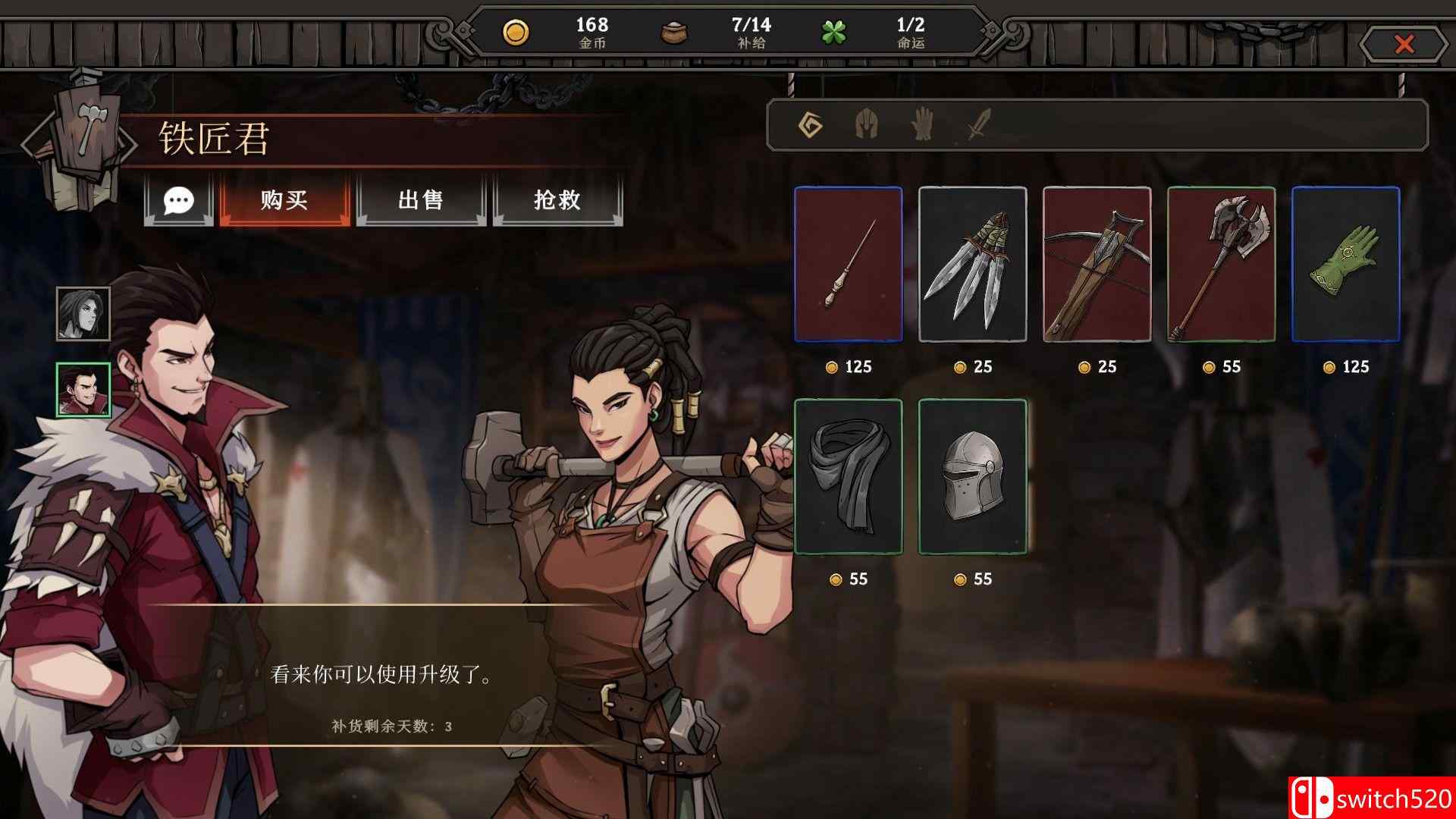Image resolution: width=1456 pixels, height=819 pixels.
Task: Click the clover fate icon showing 1/2
Action: tap(834, 32)
